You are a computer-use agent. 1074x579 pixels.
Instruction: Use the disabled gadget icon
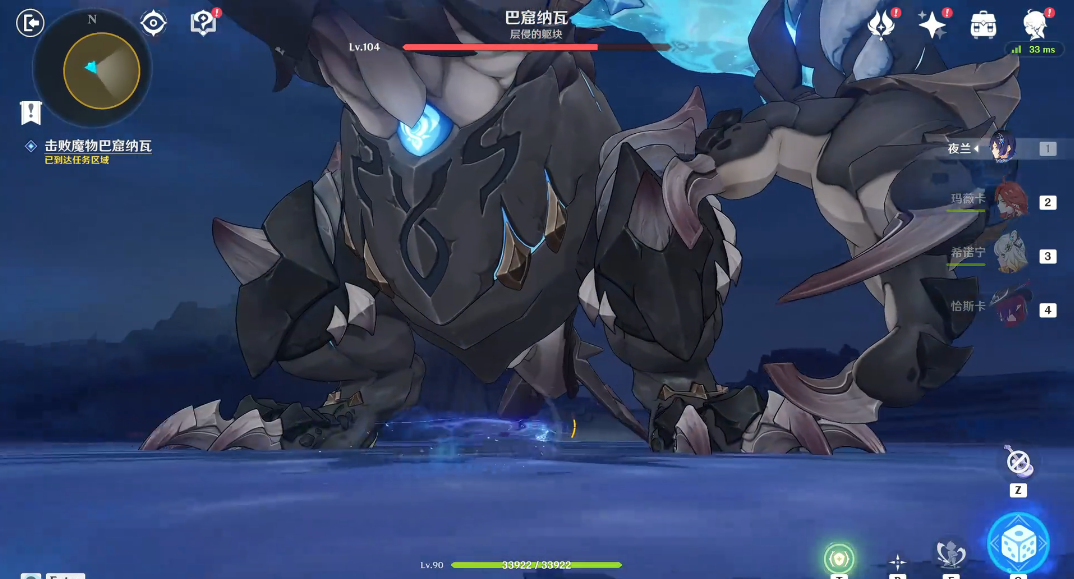pyautogui.click(x=1018, y=462)
